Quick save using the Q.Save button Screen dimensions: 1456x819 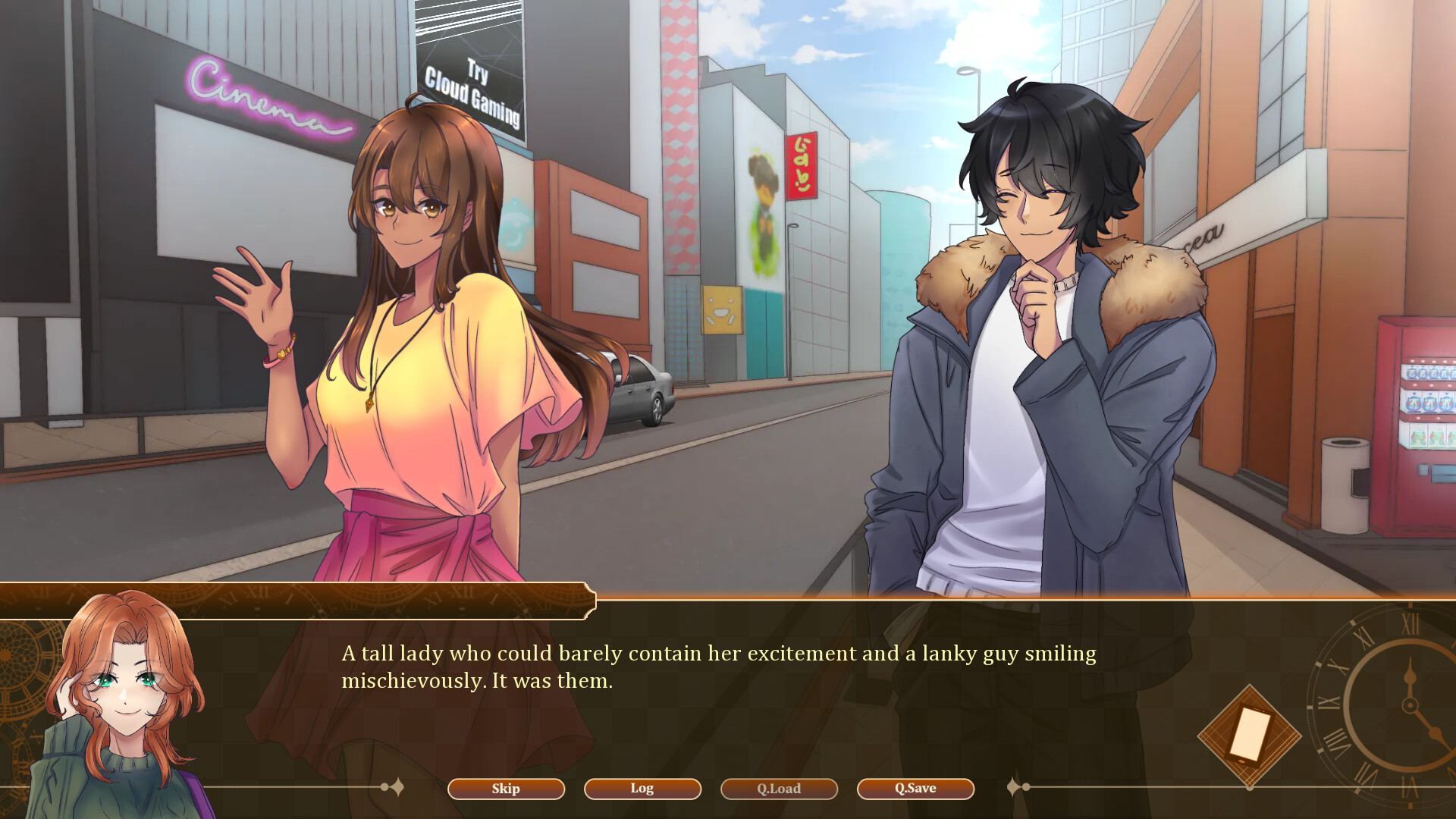tap(915, 789)
